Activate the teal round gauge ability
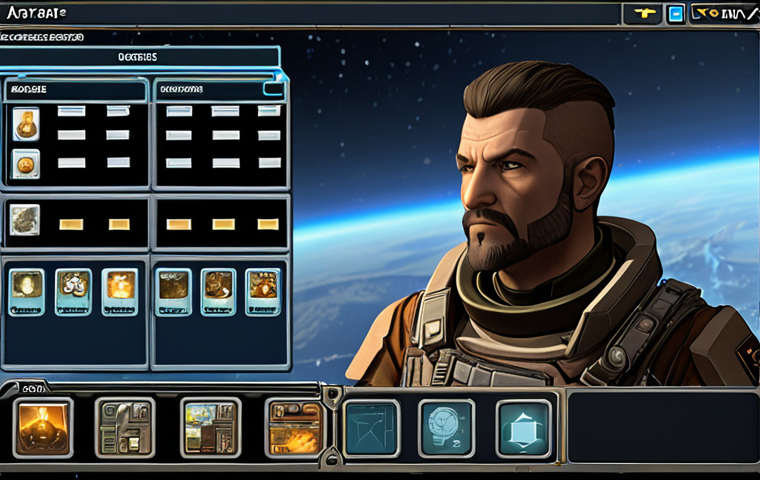The height and width of the screenshot is (480, 760). click(446, 427)
